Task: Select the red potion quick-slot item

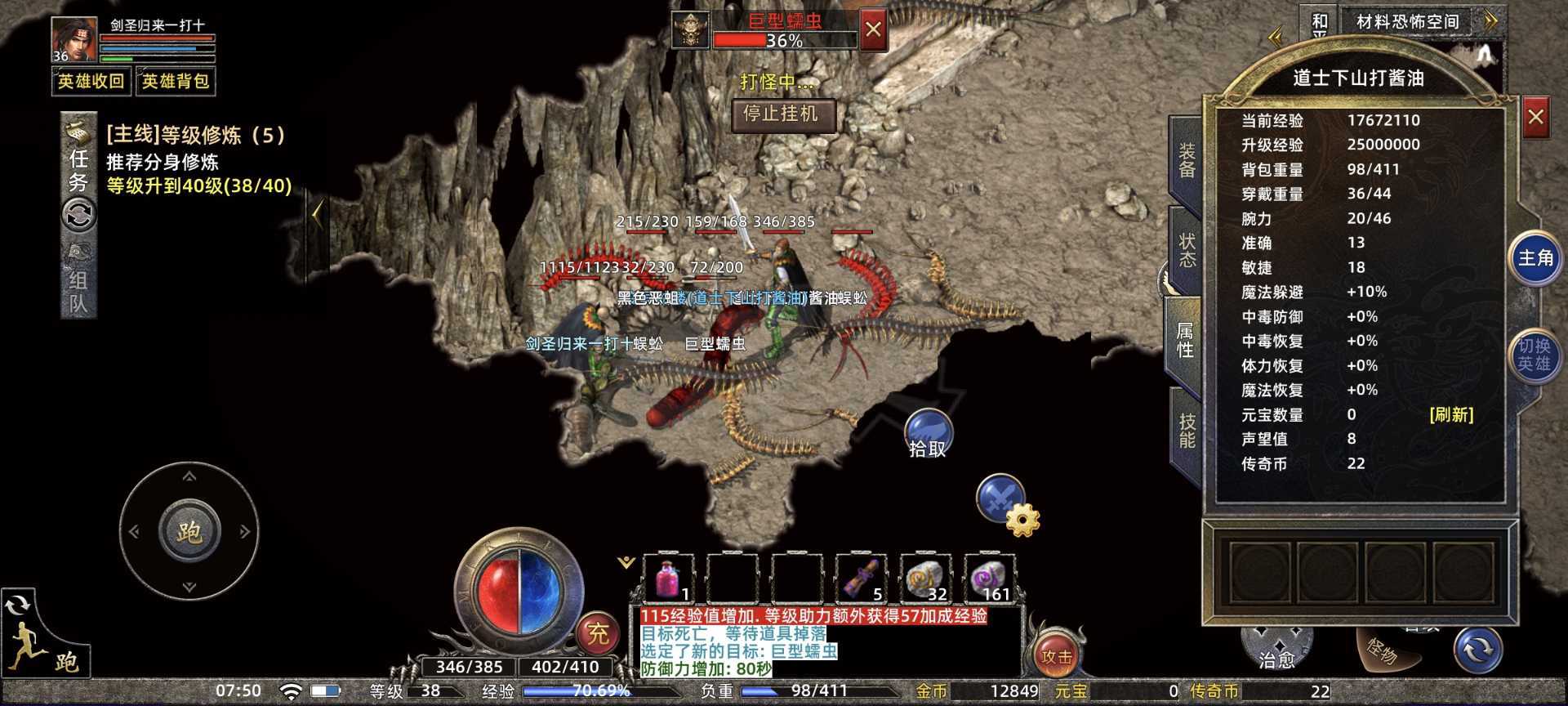Action: [667, 578]
